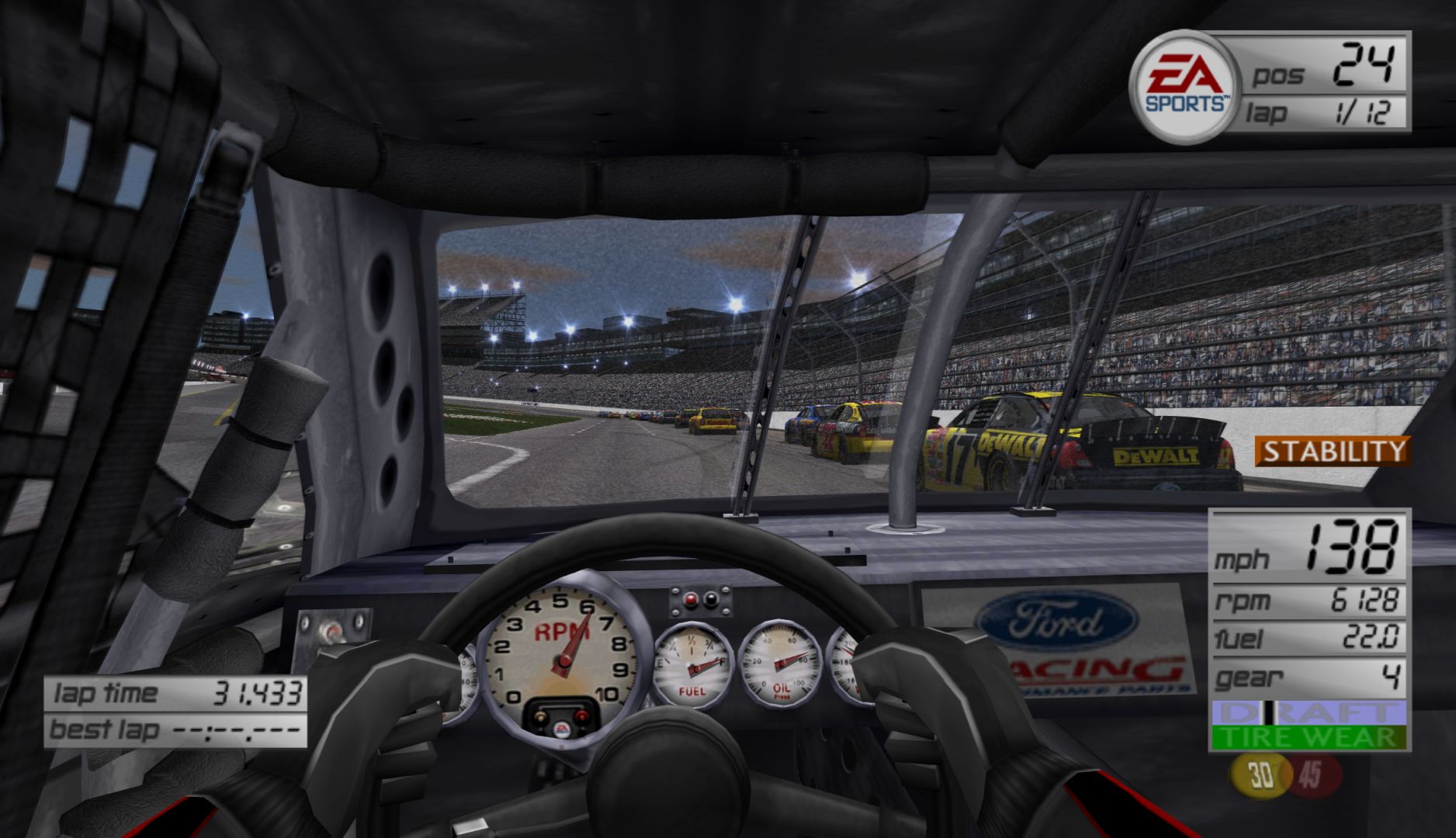Select the orange STABILITY indicator

[x=1329, y=451]
